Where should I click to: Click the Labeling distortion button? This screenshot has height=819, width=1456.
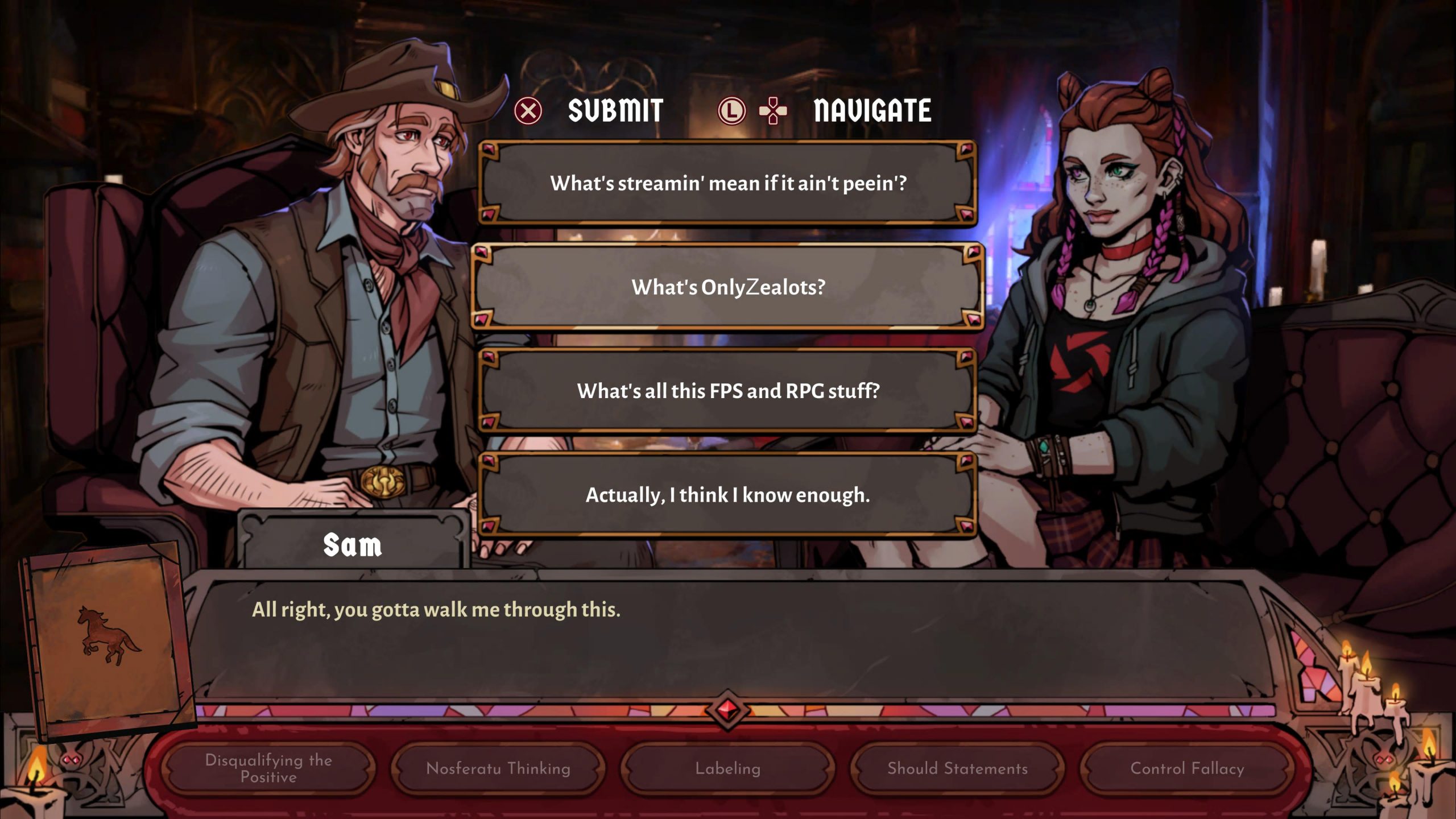pyautogui.click(x=727, y=768)
